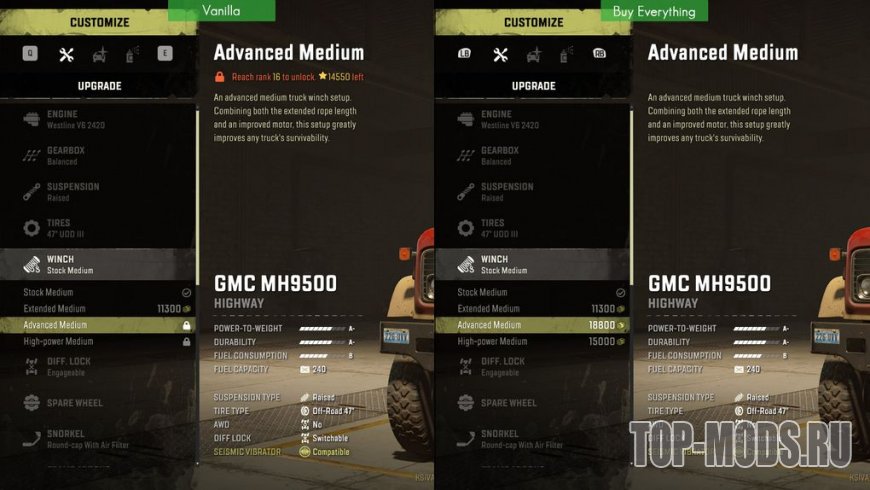Open the fuel canister tab in the Vanilla panel
The image size is (870, 490).
point(131,54)
